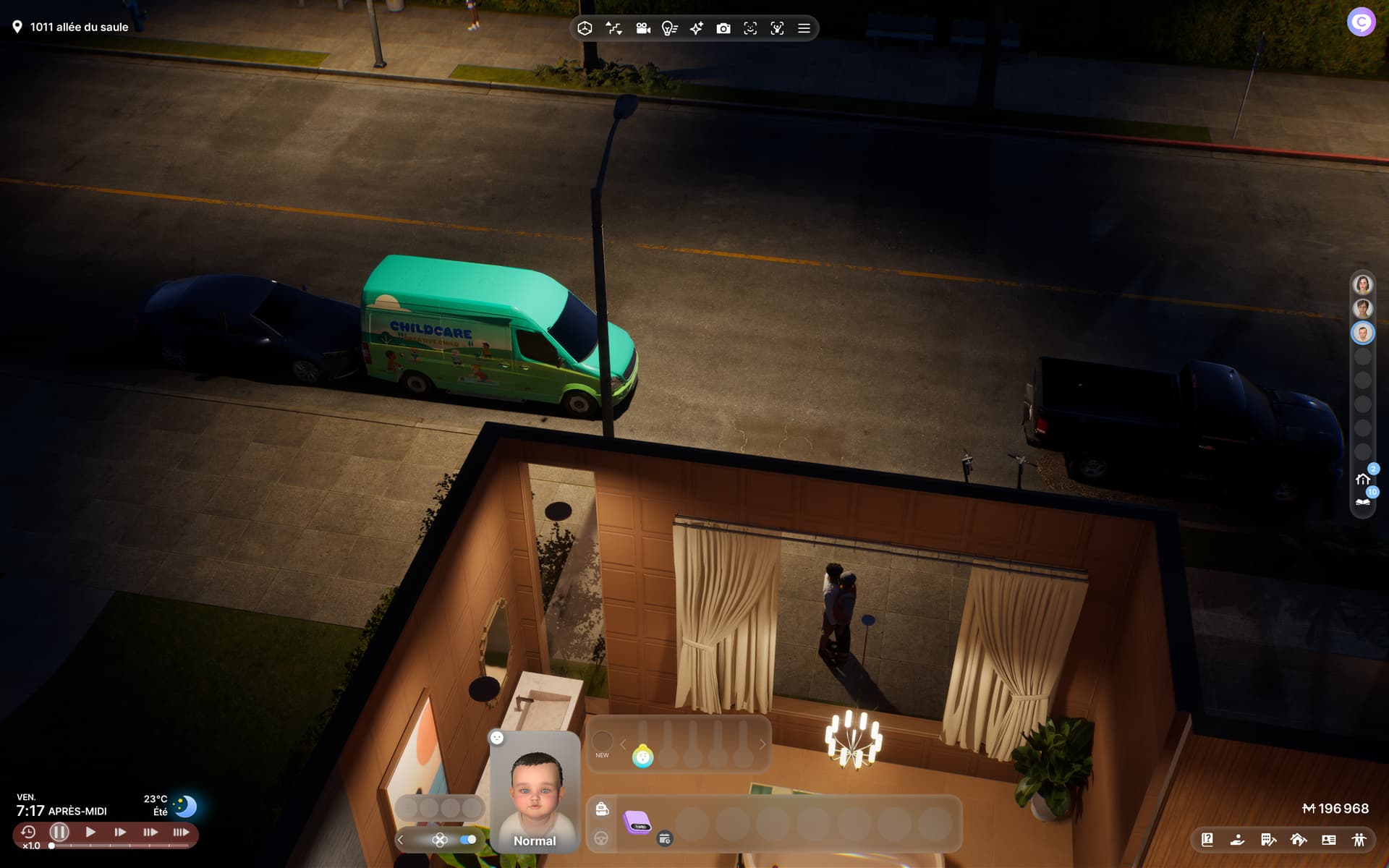Click the baby portrait labeled Normal
Viewport: 1389px width, 868px height.
[x=535, y=792]
